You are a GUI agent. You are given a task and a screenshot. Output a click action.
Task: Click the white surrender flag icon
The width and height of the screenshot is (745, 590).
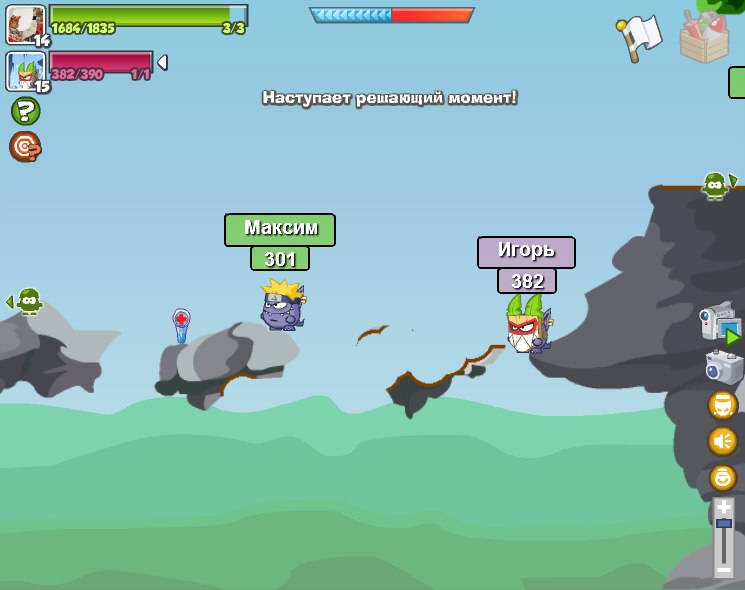[x=640, y=38]
